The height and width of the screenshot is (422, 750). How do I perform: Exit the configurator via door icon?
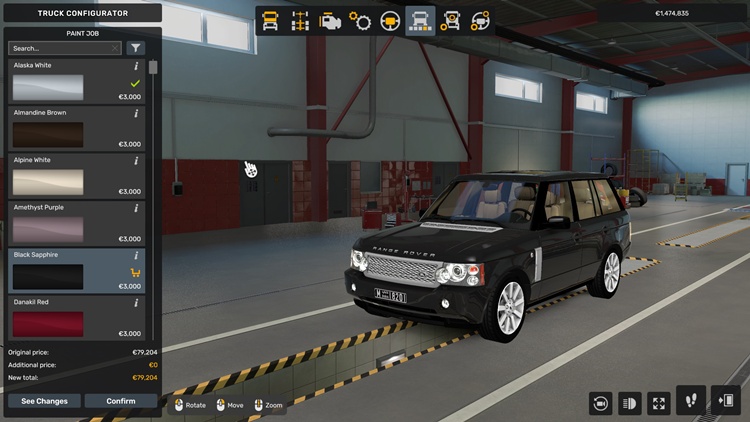(725, 401)
